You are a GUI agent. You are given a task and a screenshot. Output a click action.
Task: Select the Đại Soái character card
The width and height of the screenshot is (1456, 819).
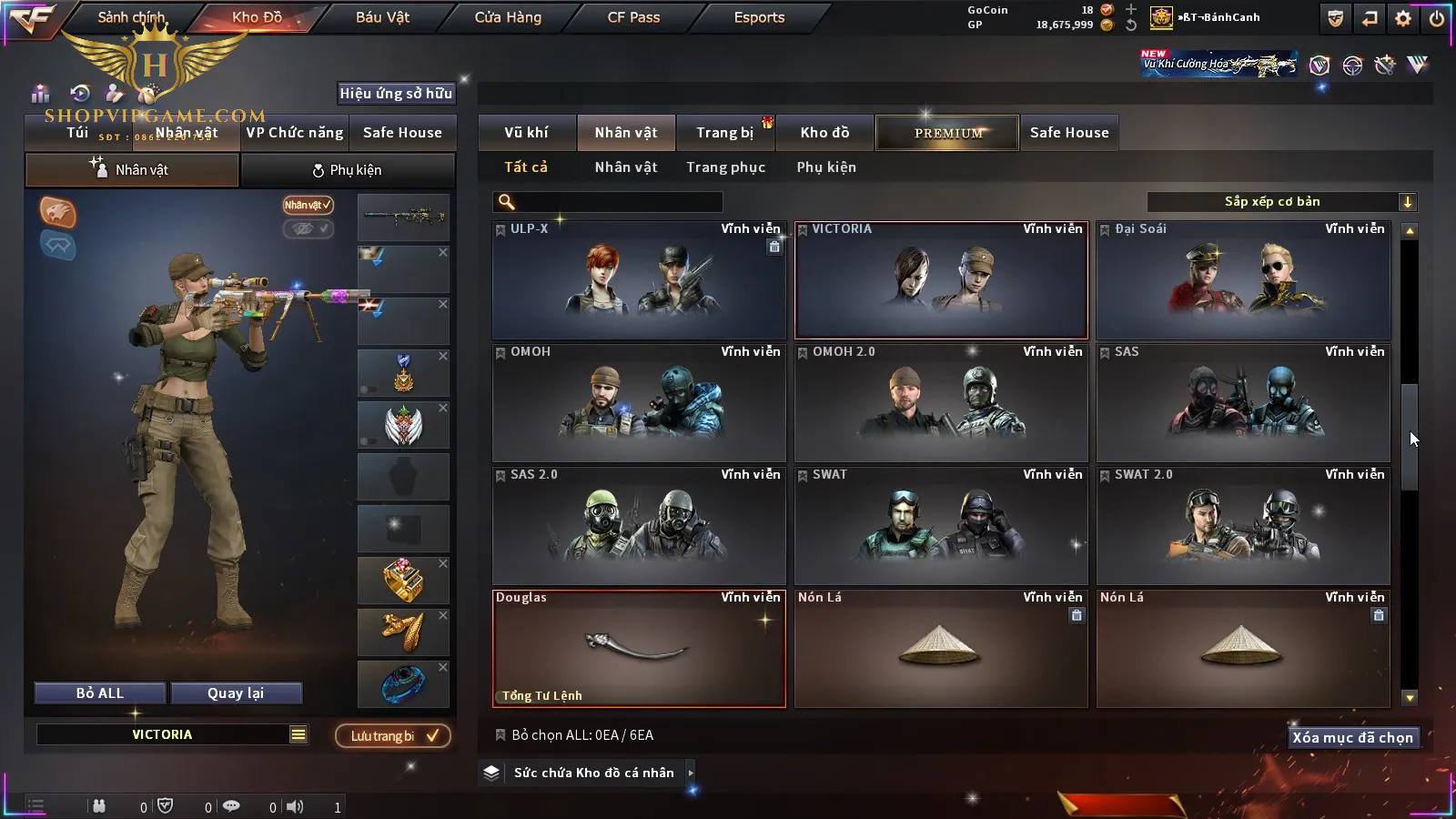(1242, 280)
